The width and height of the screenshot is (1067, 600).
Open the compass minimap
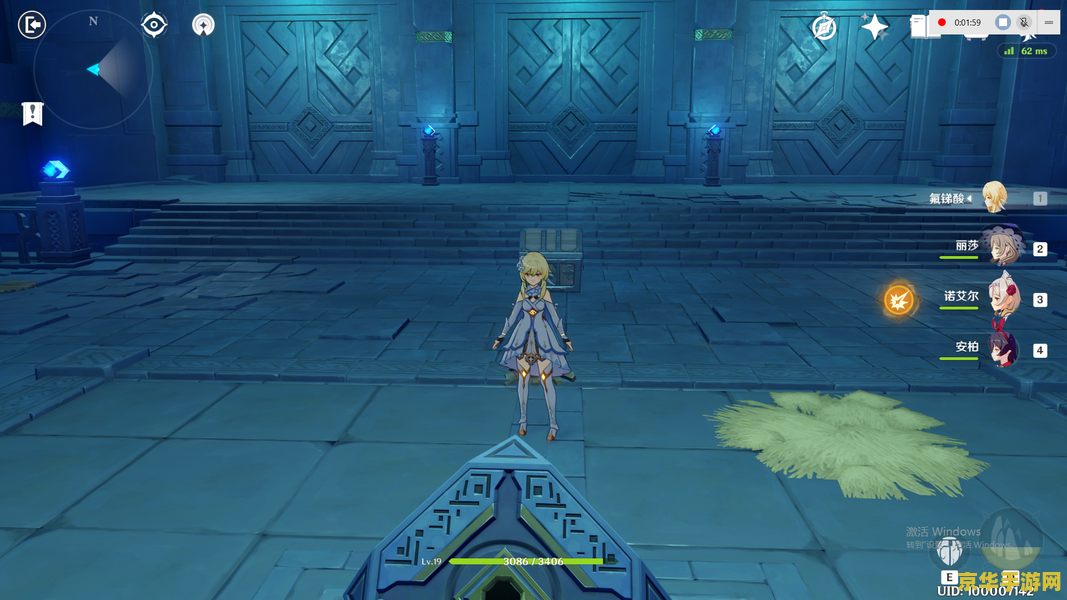(x=92, y=69)
